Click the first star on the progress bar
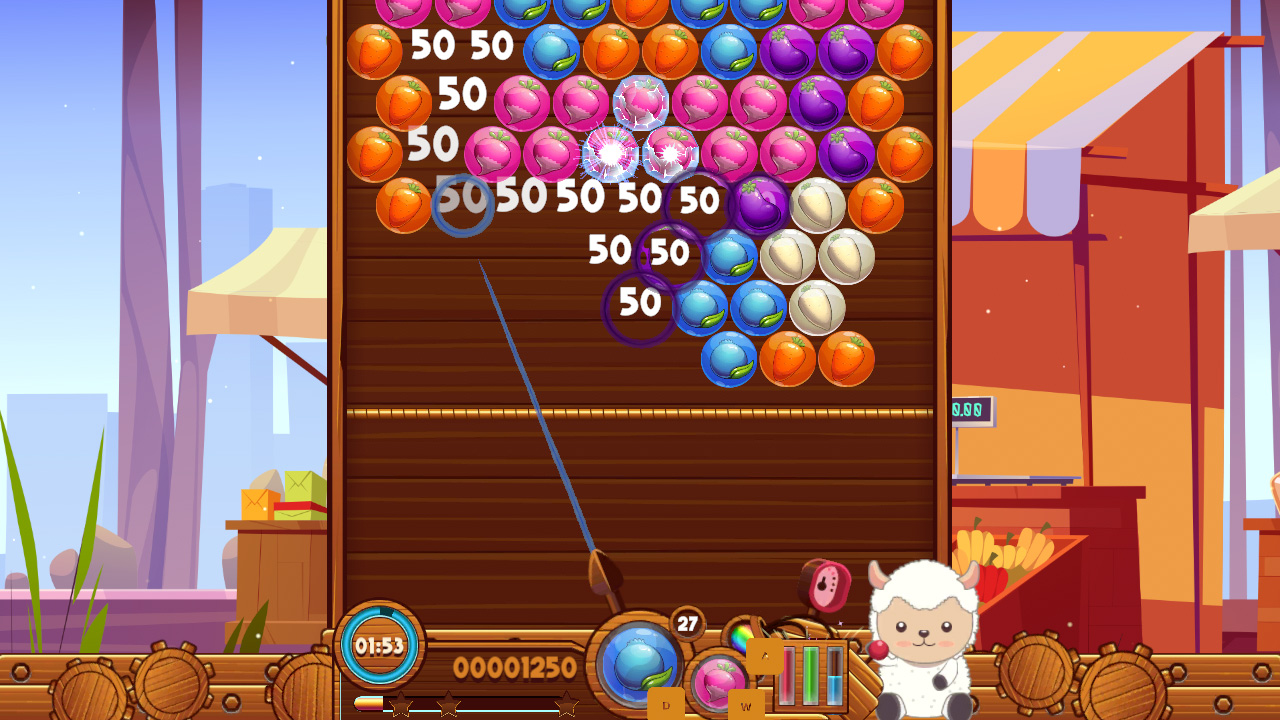The width and height of the screenshot is (1280, 720). [403, 705]
